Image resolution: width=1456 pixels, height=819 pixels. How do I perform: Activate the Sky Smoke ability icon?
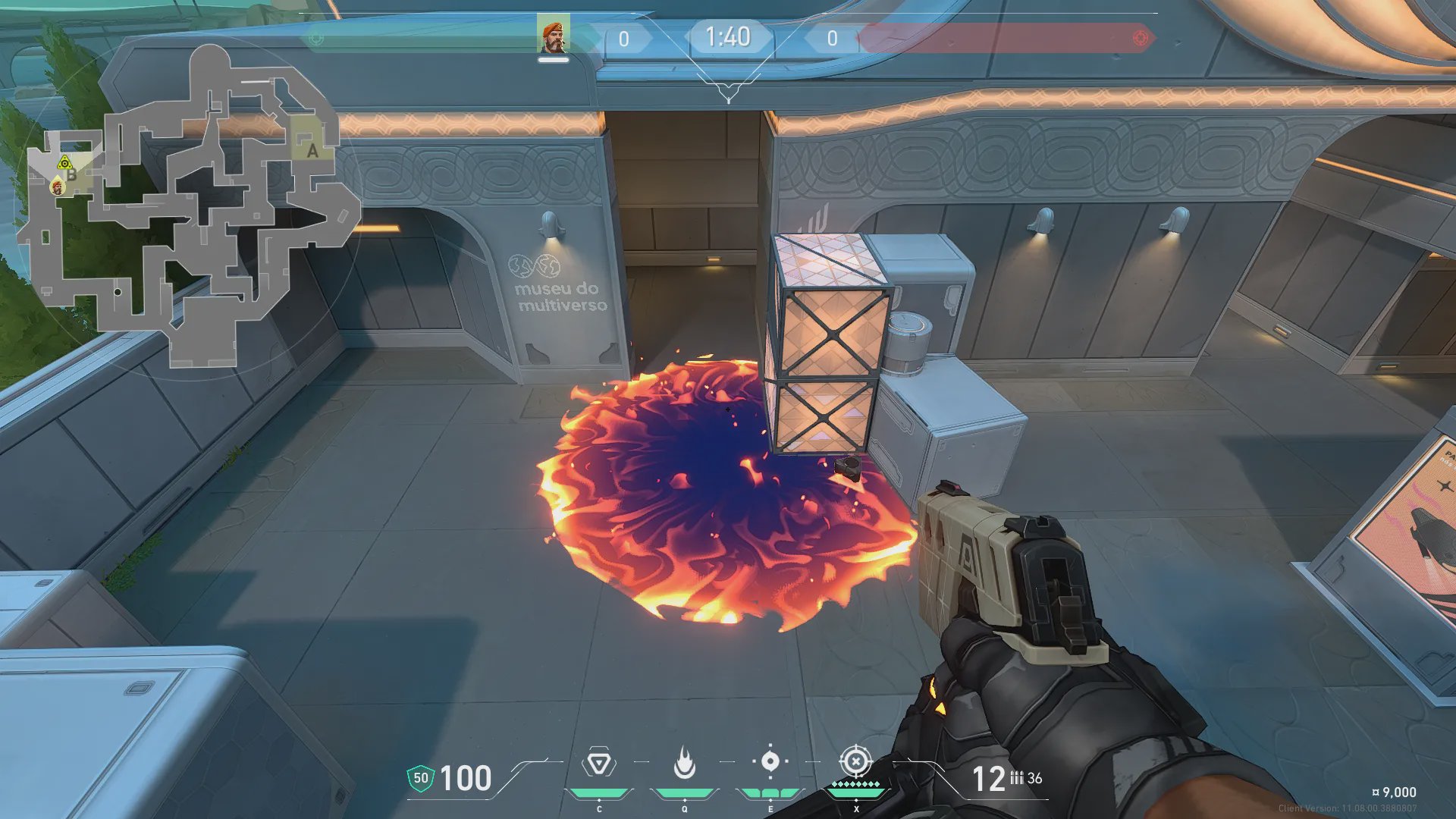770,761
